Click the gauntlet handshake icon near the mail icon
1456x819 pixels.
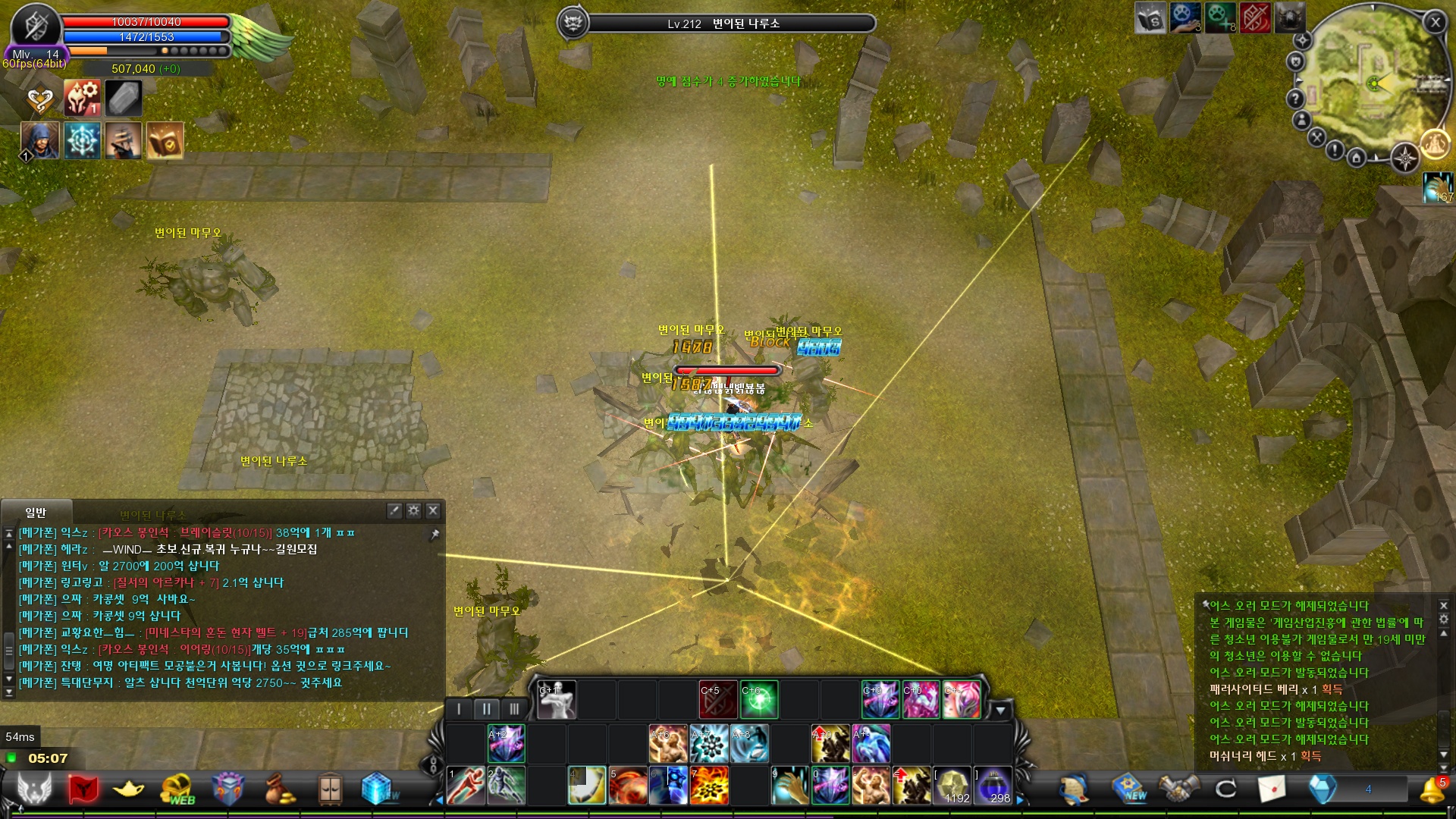coord(1178,789)
